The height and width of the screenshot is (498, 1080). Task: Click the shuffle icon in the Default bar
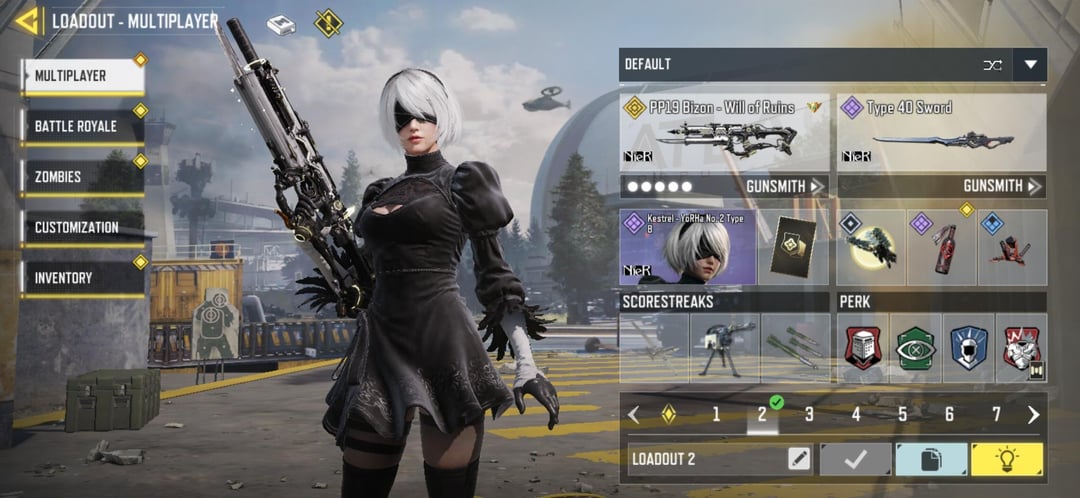(x=992, y=65)
